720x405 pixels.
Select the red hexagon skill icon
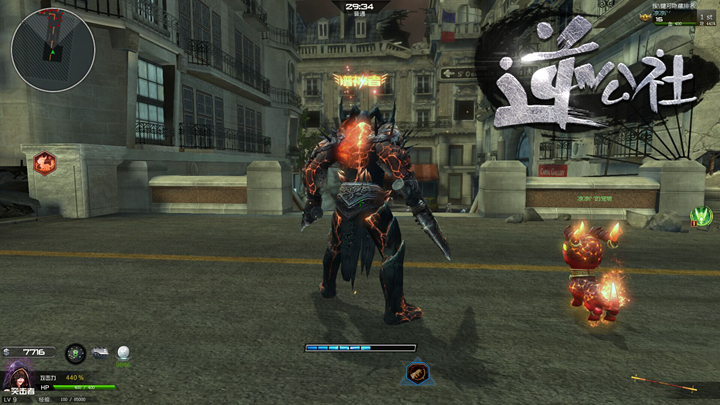(44, 163)
